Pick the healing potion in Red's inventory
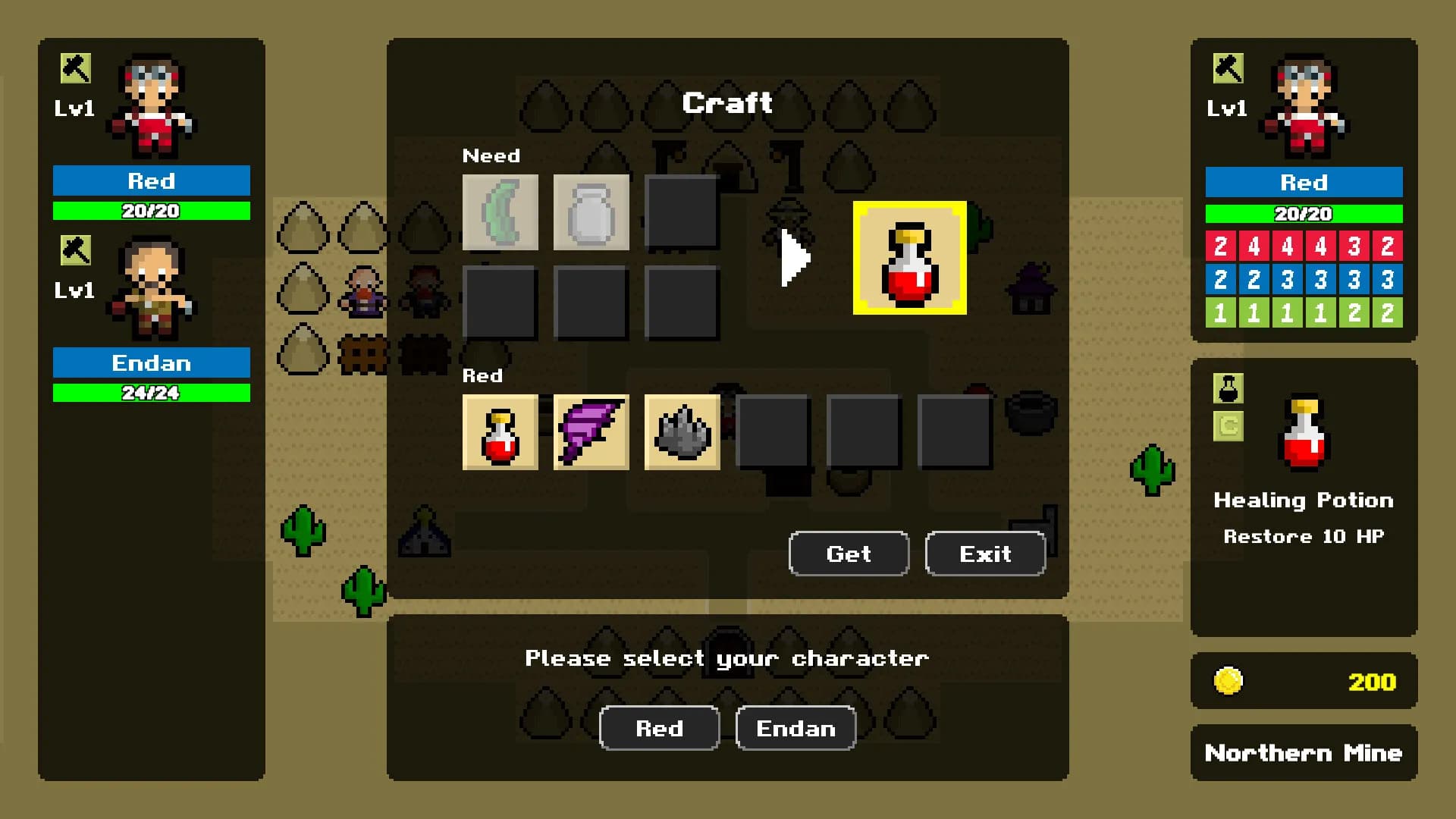This screenshot has height=819, width=1456. pos(500,432)
